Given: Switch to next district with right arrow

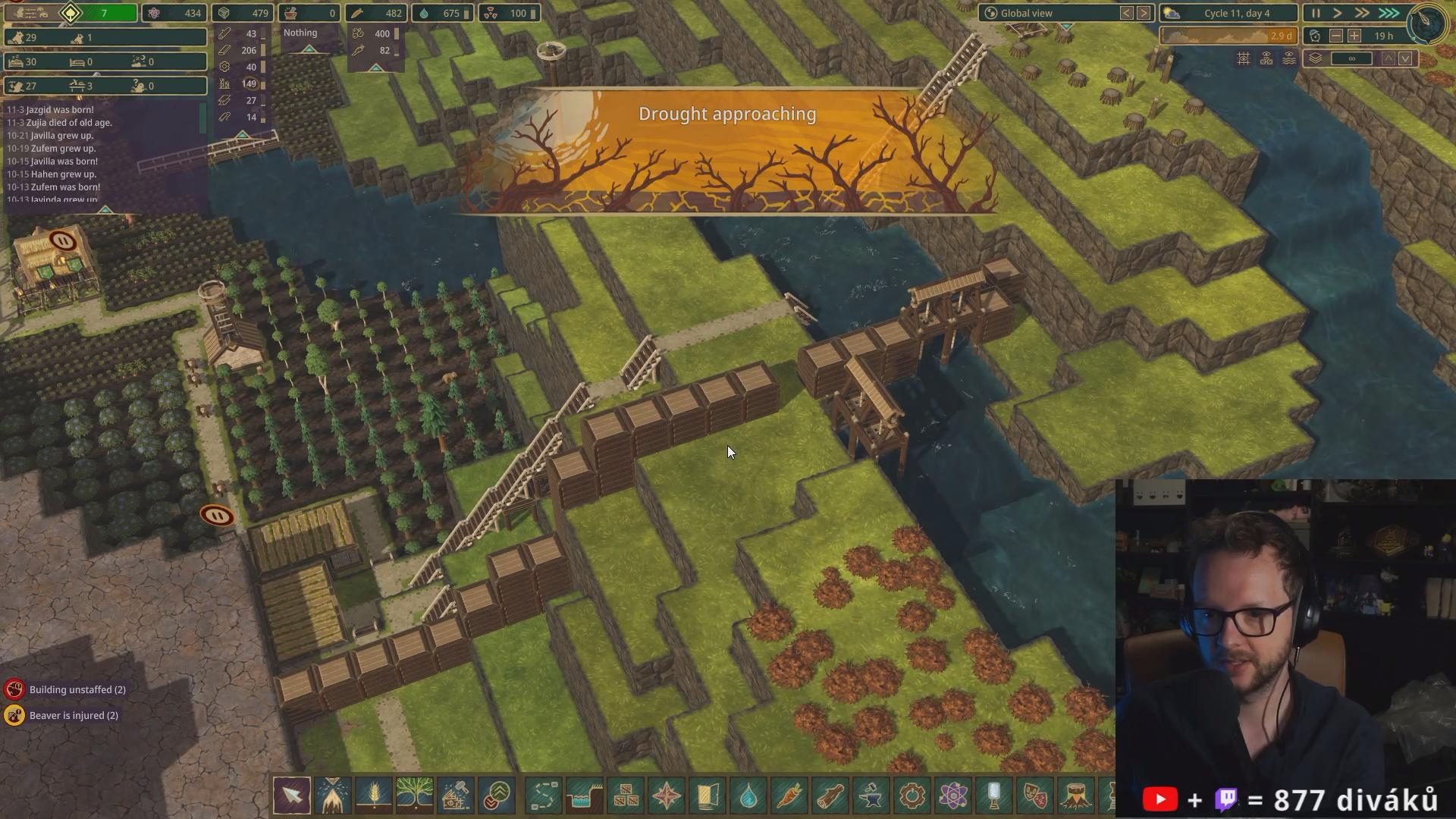Looking at the screenshot, I should (1144, 13).
